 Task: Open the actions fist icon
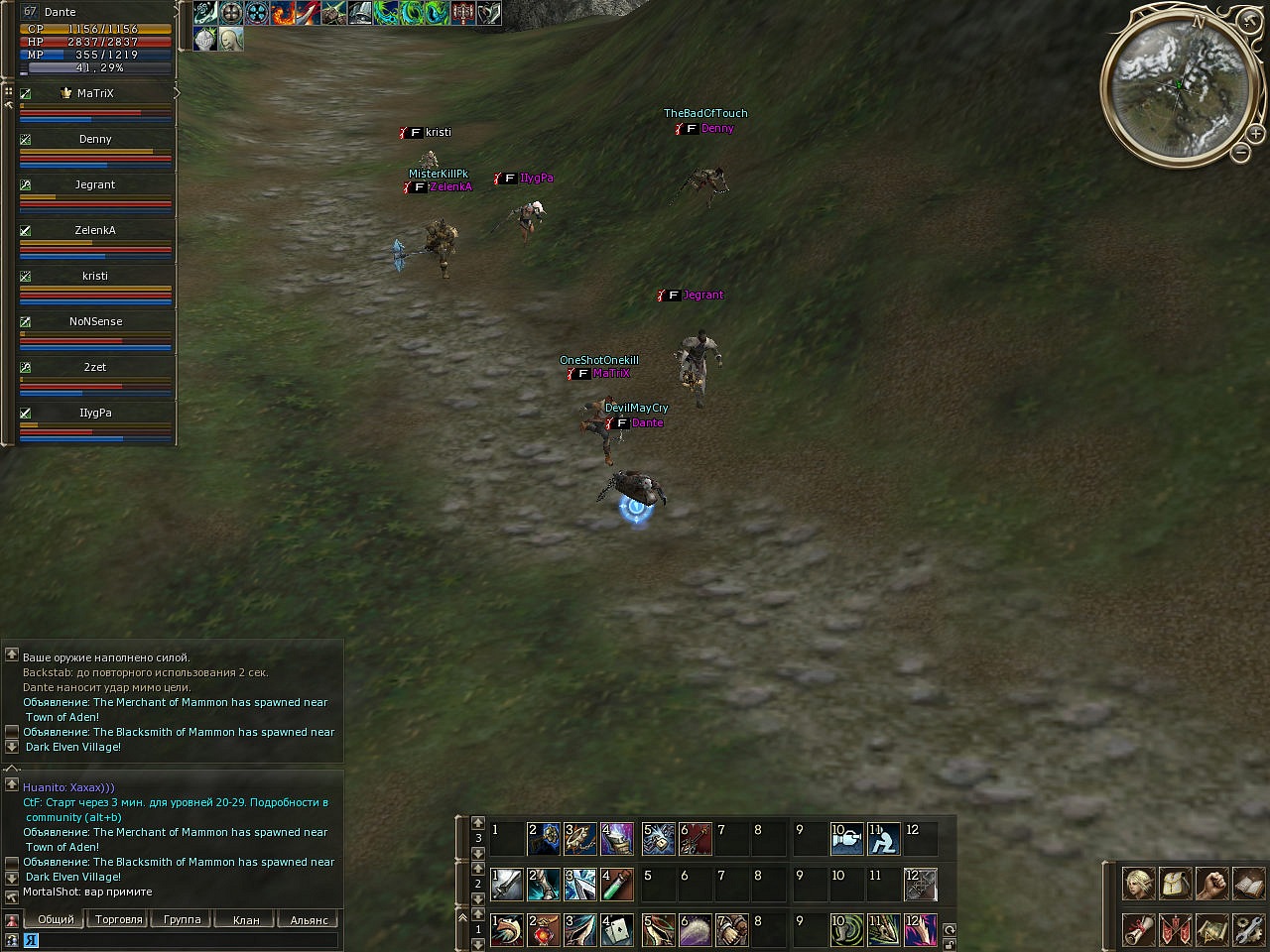click(x=1211, y=882)
